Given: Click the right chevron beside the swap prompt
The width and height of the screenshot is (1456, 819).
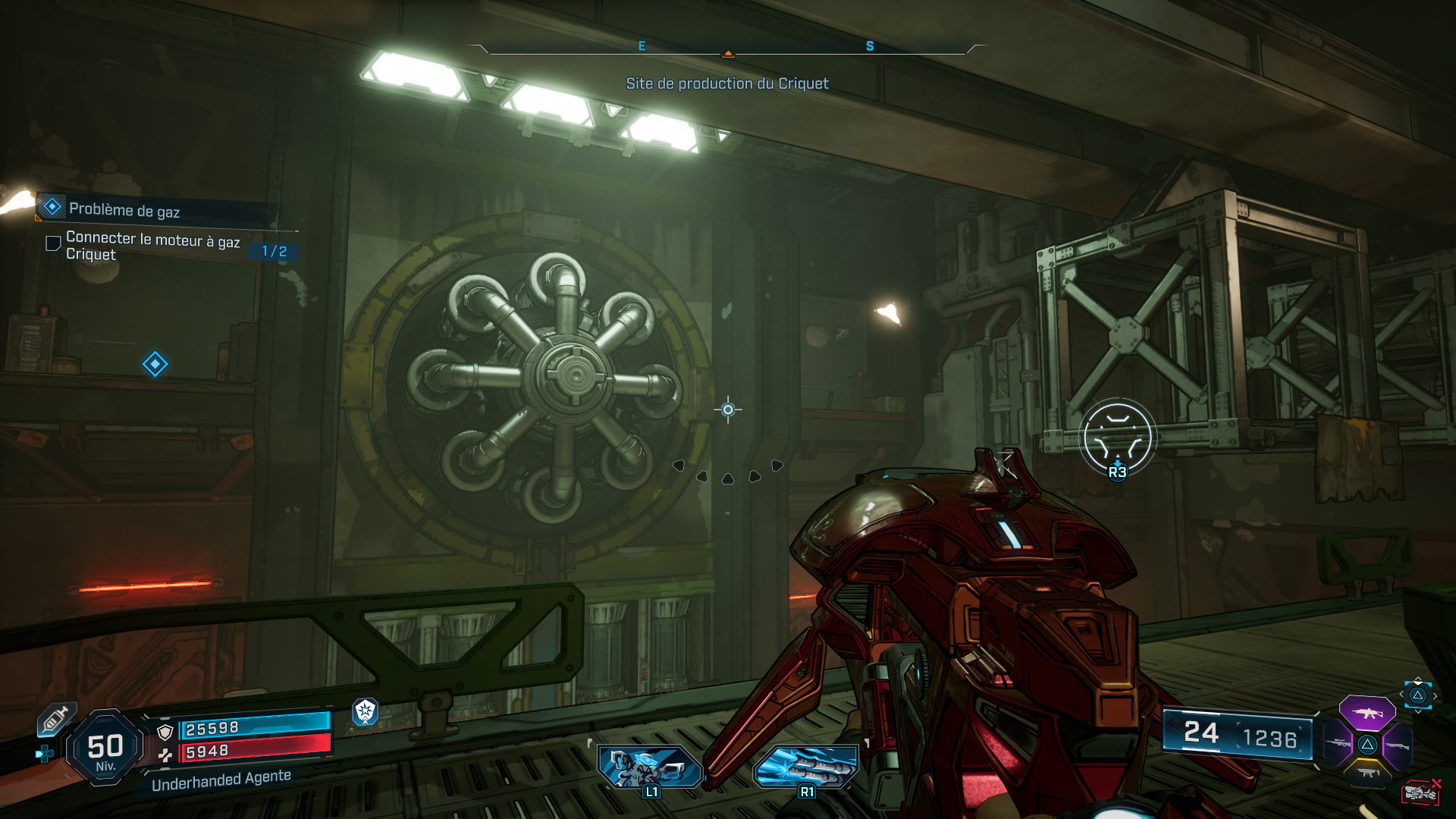Looking at the screenshot, I should [x=1436, y=695].
